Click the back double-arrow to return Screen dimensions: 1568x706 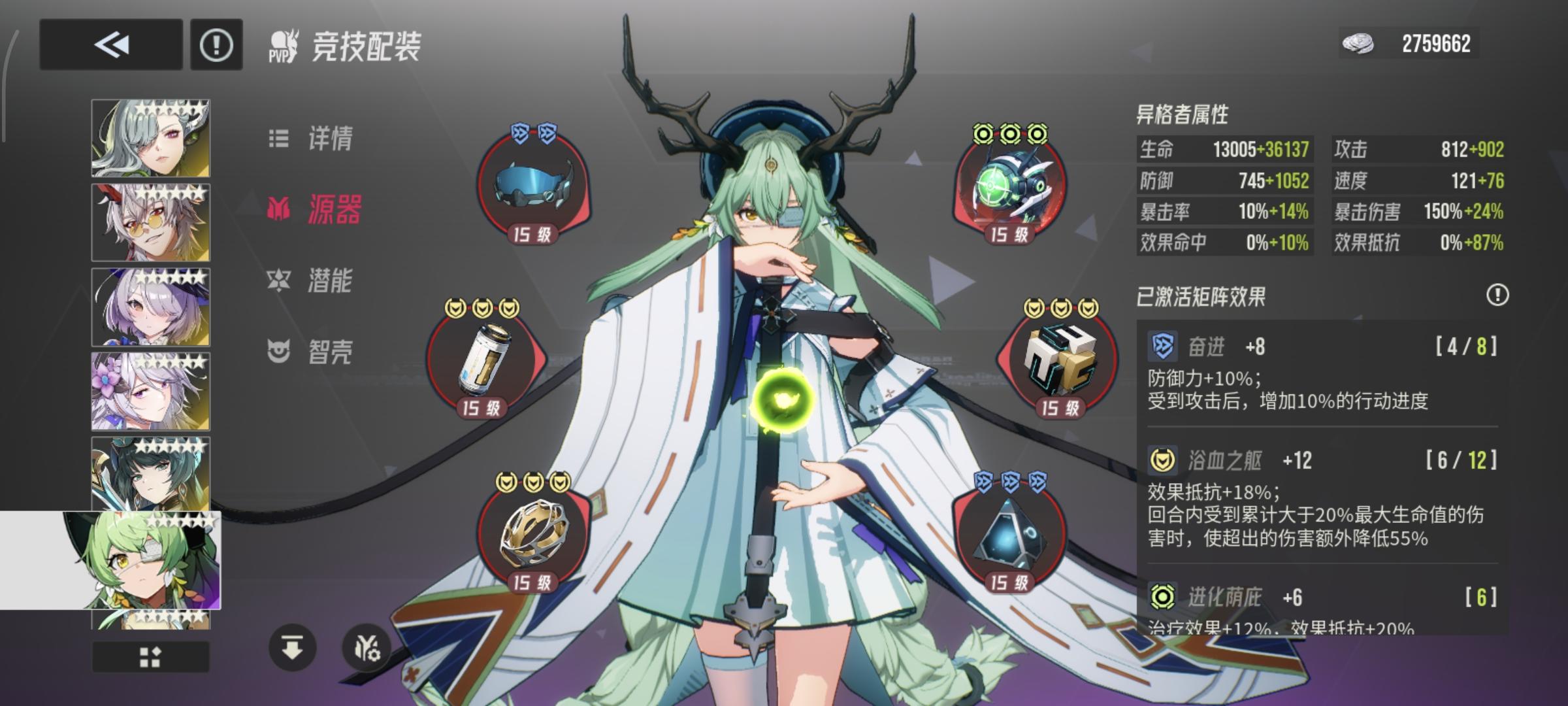coord(110,44)
